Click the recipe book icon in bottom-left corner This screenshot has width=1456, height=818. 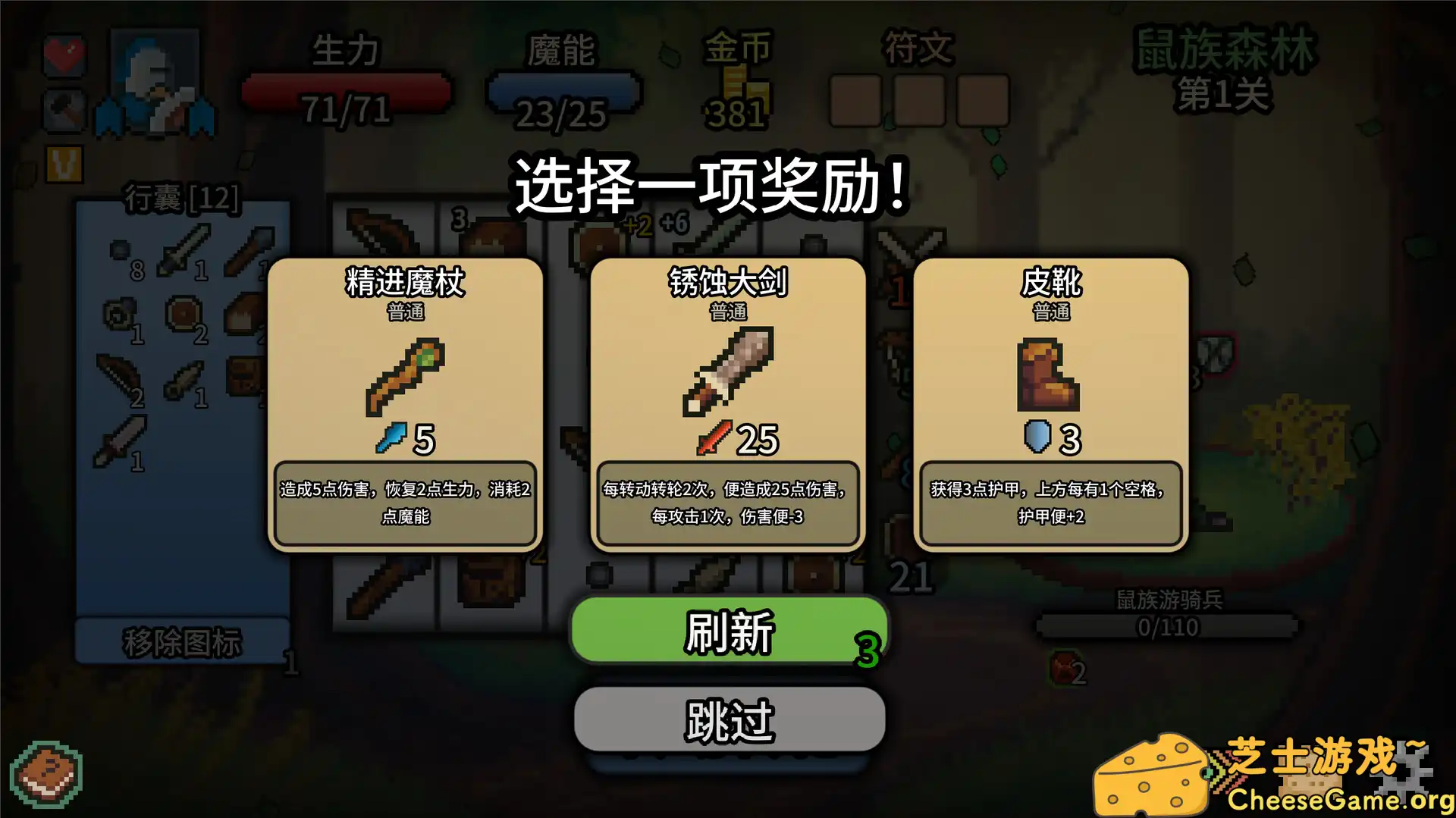click(x=45, y=775)
